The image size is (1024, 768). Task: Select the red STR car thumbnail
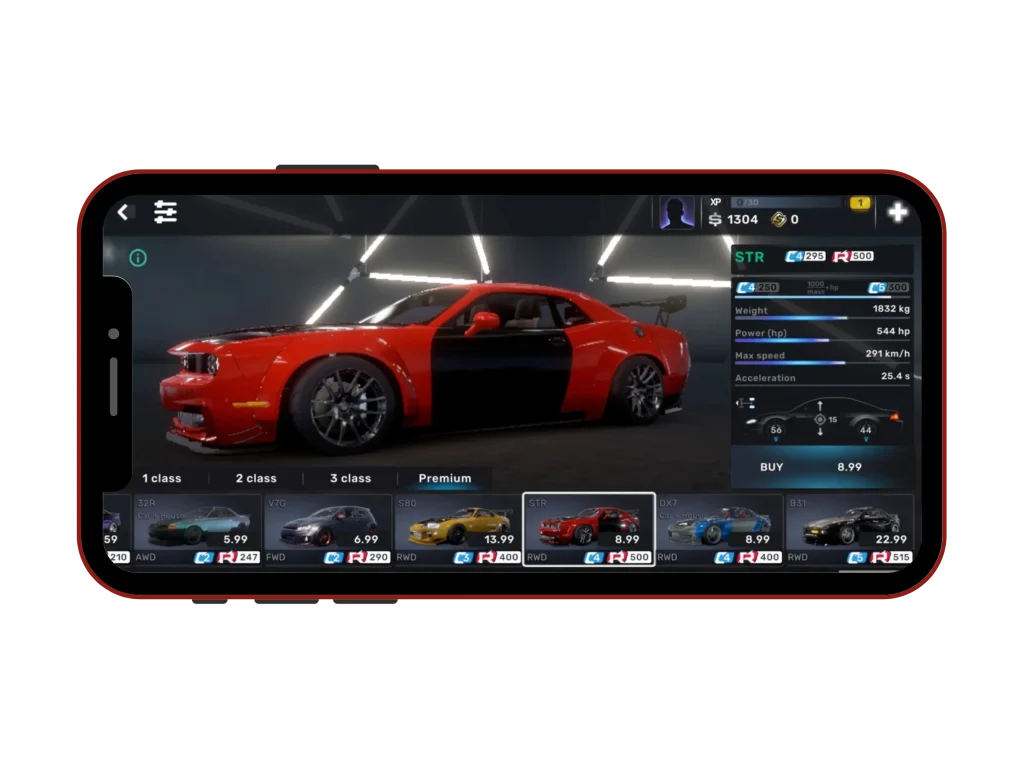click(589, 529)
